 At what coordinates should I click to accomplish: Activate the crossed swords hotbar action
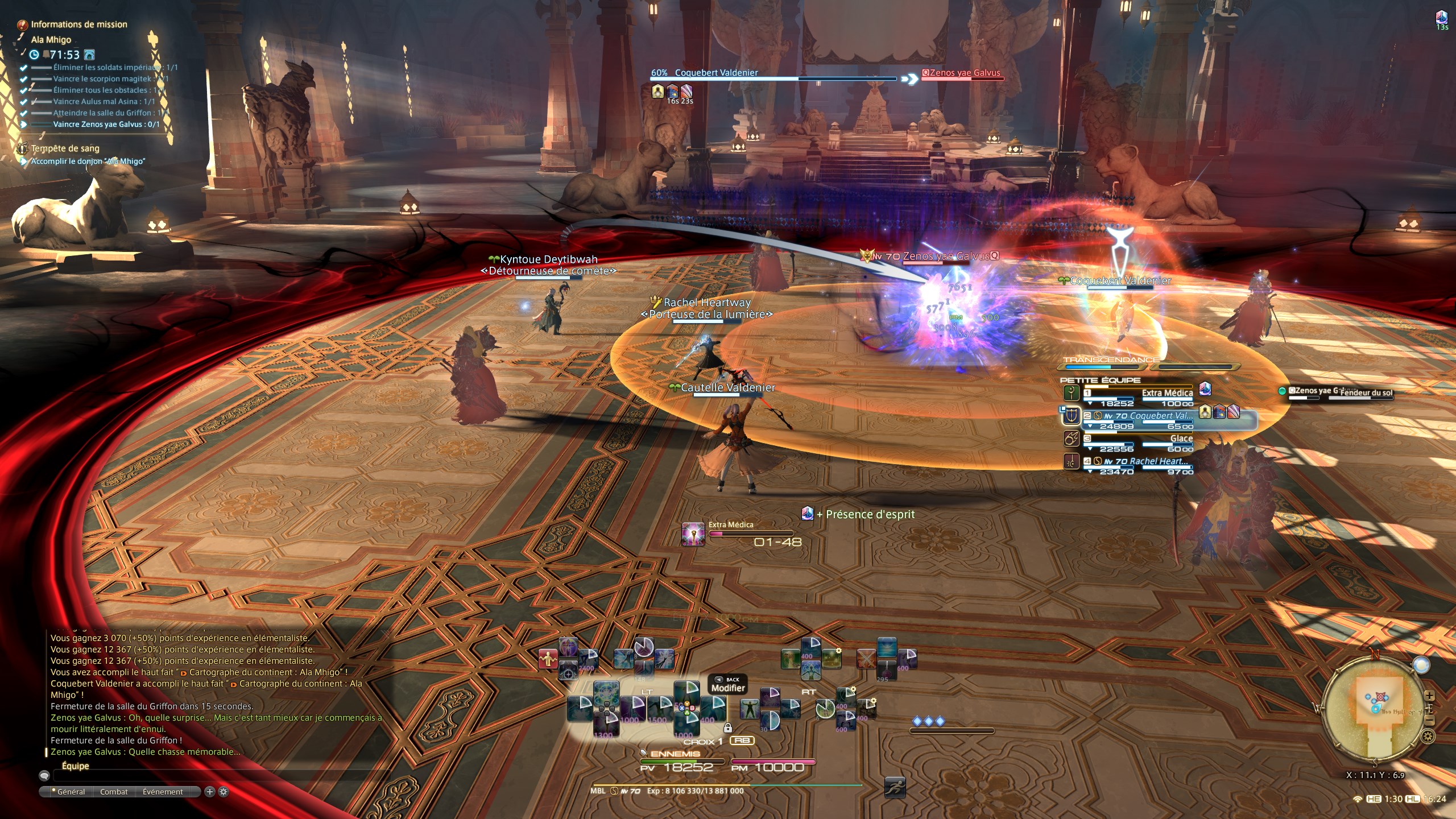click(866, 659)
